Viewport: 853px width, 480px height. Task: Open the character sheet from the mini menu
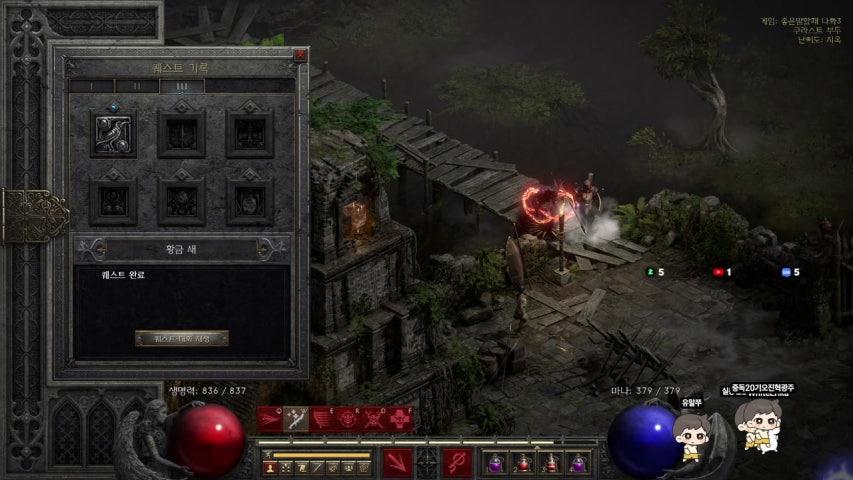click(270, 467)
